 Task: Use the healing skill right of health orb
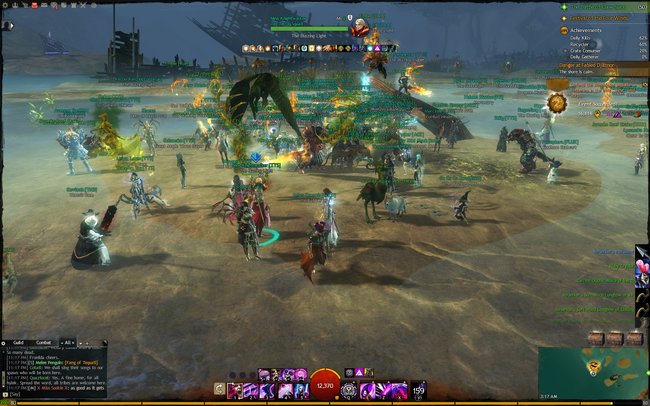(x=350, y=388)
